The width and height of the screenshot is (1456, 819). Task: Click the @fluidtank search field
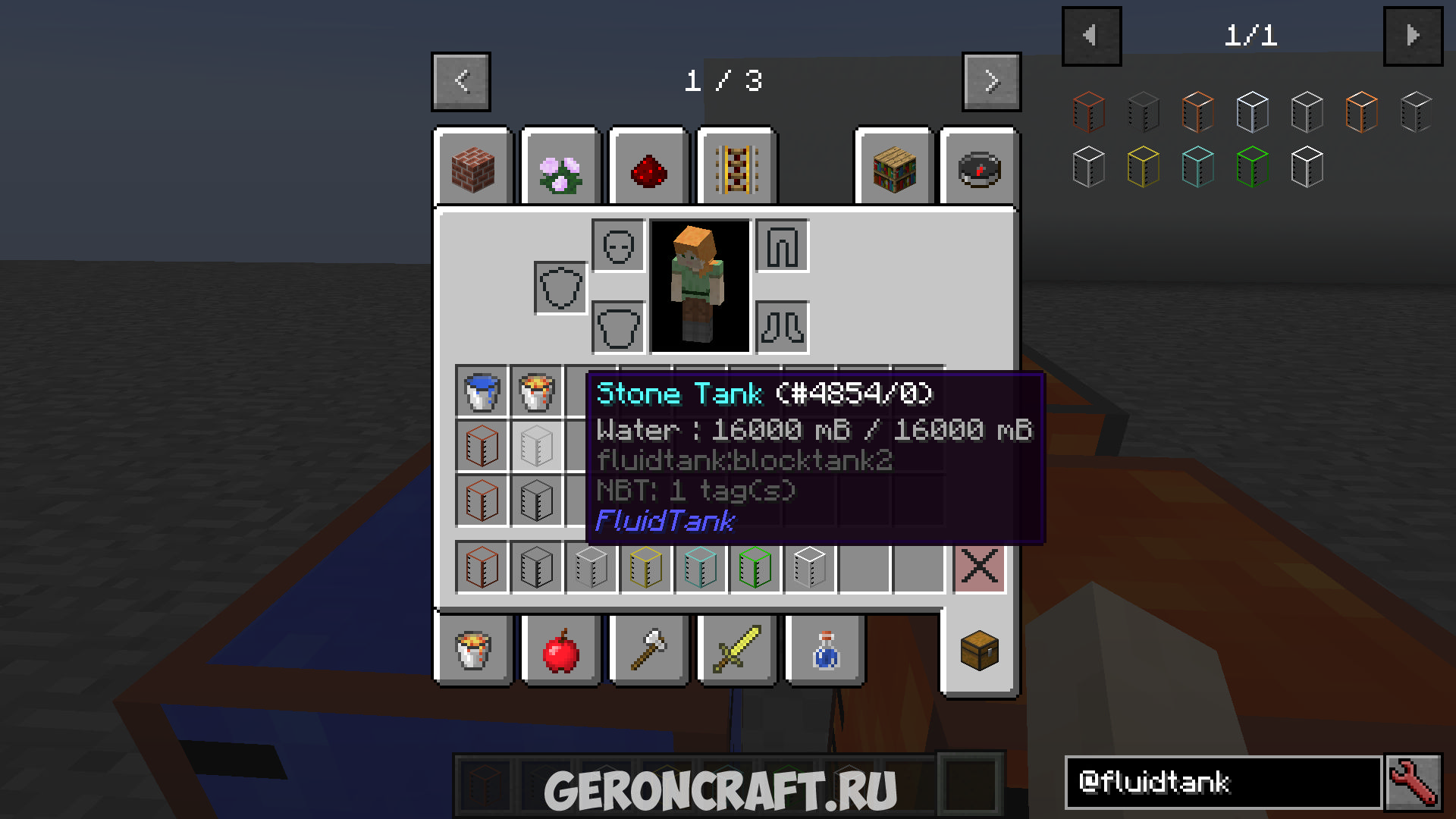1222,782
